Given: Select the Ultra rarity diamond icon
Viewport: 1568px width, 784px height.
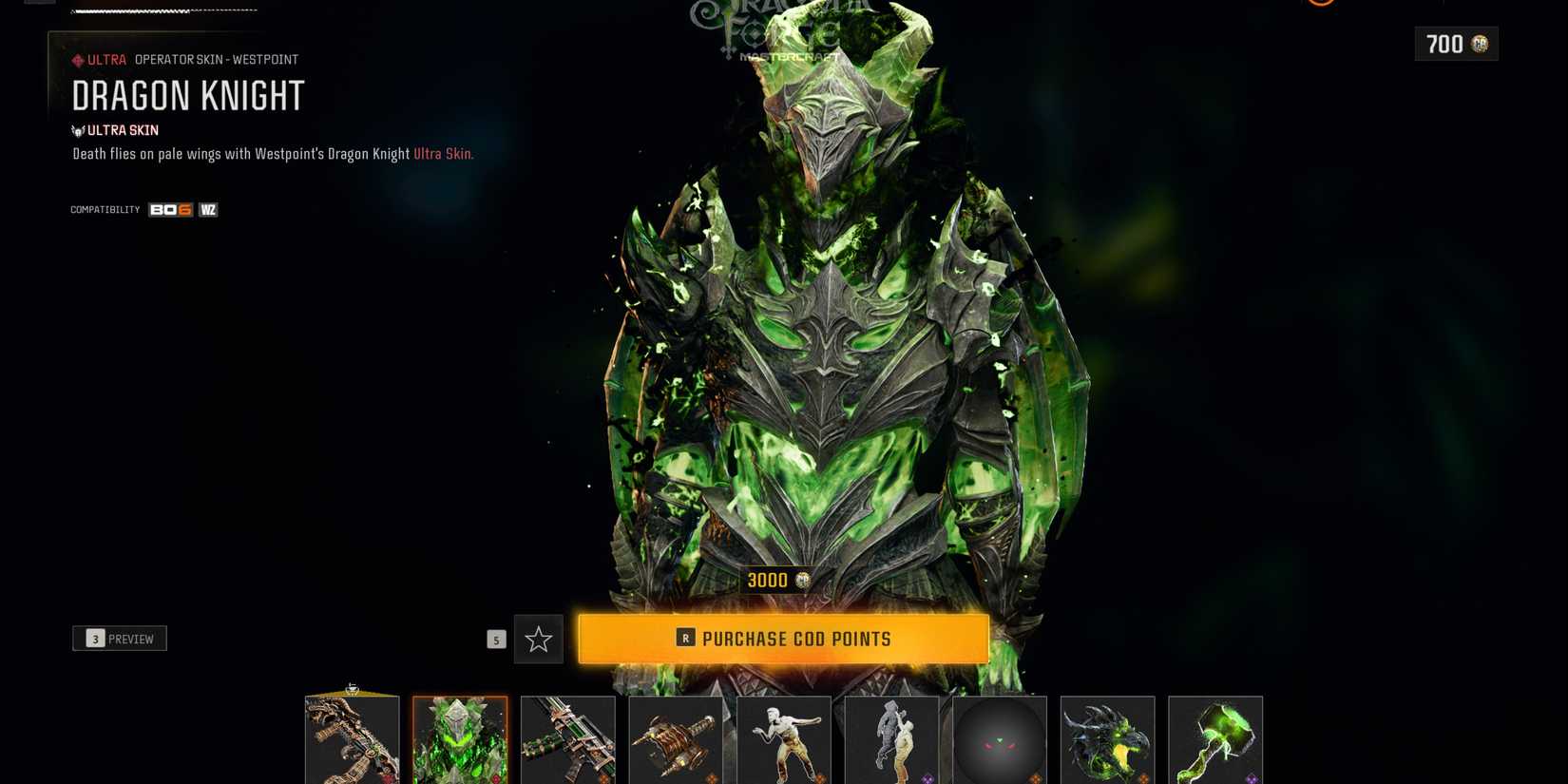Looking at the screenshot, I should (79, 59).
